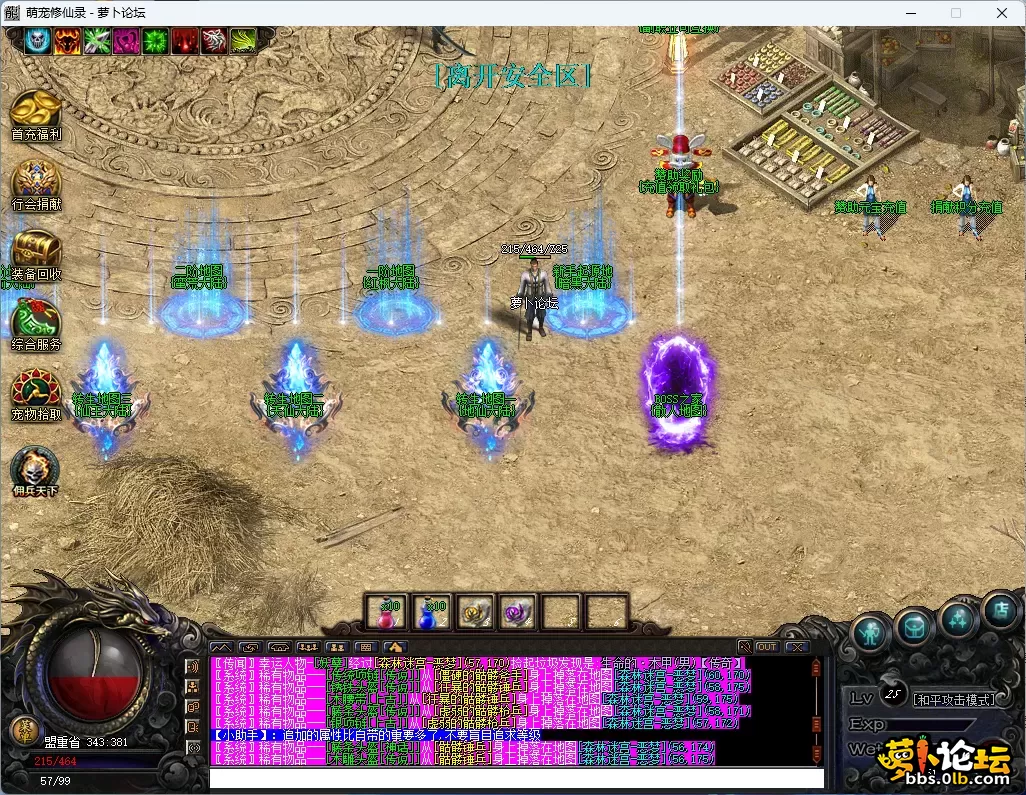Screen dimensions: 1026x795
Task: Click the 装备回收 treasure chest icon
Action: coord(36,250)
